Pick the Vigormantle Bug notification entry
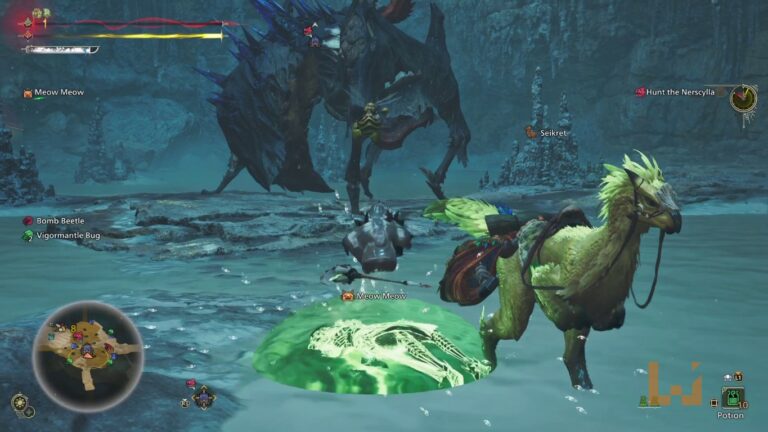The width and height of the screenshot is (768, 432). [67, 236]
